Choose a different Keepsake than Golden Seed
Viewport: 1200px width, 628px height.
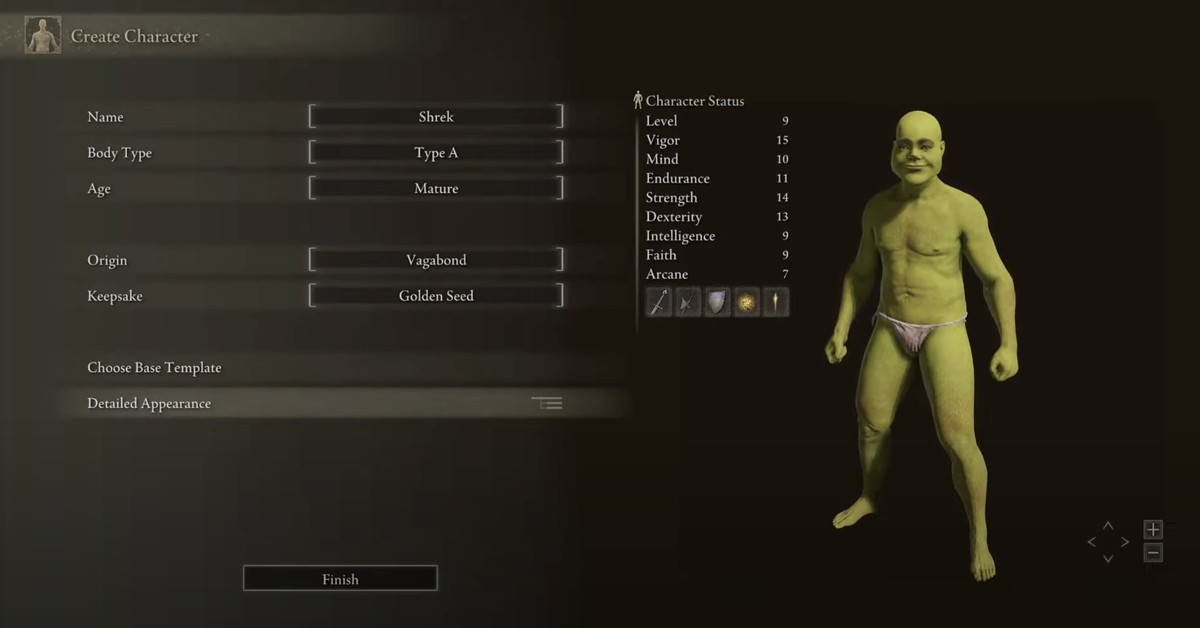(436, 296)
